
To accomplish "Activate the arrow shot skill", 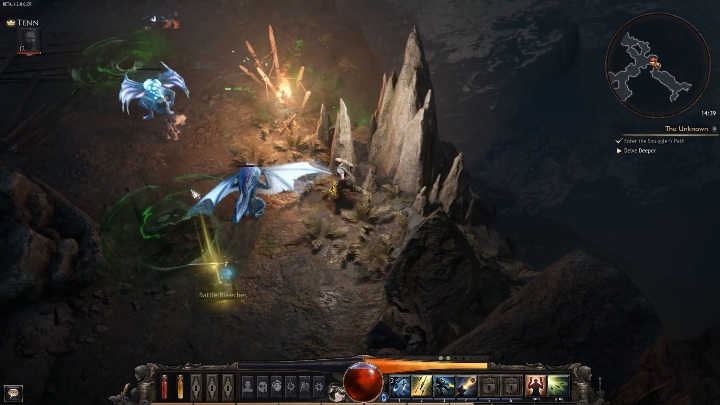I will tap(421, 385).
